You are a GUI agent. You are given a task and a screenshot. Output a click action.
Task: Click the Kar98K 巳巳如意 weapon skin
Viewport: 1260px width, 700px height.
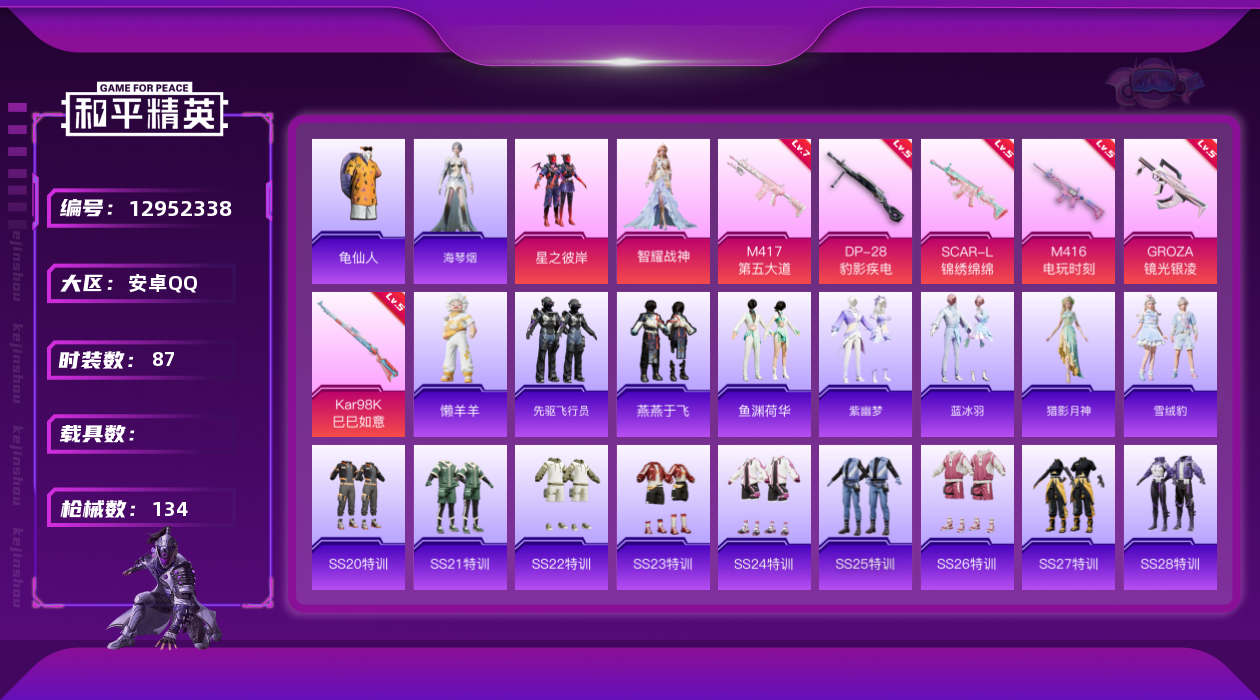click(x=358, y=364)
